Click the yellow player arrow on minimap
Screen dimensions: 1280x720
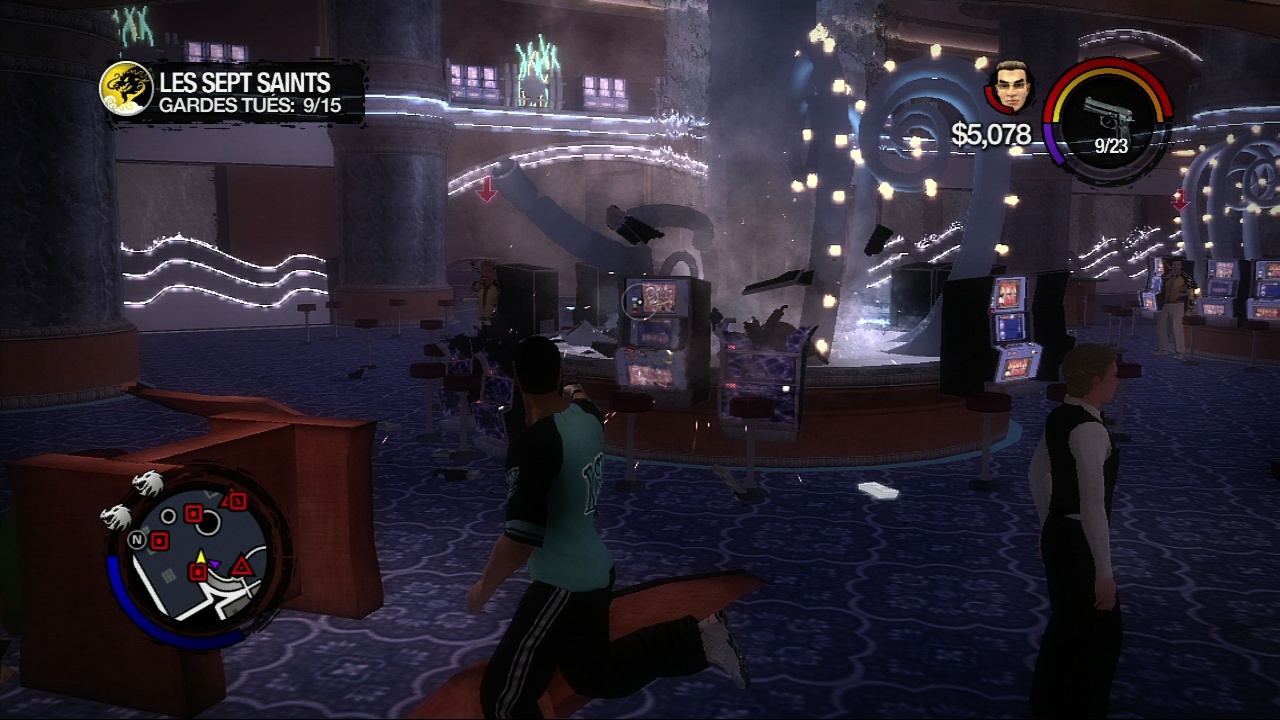click(200, 556)
